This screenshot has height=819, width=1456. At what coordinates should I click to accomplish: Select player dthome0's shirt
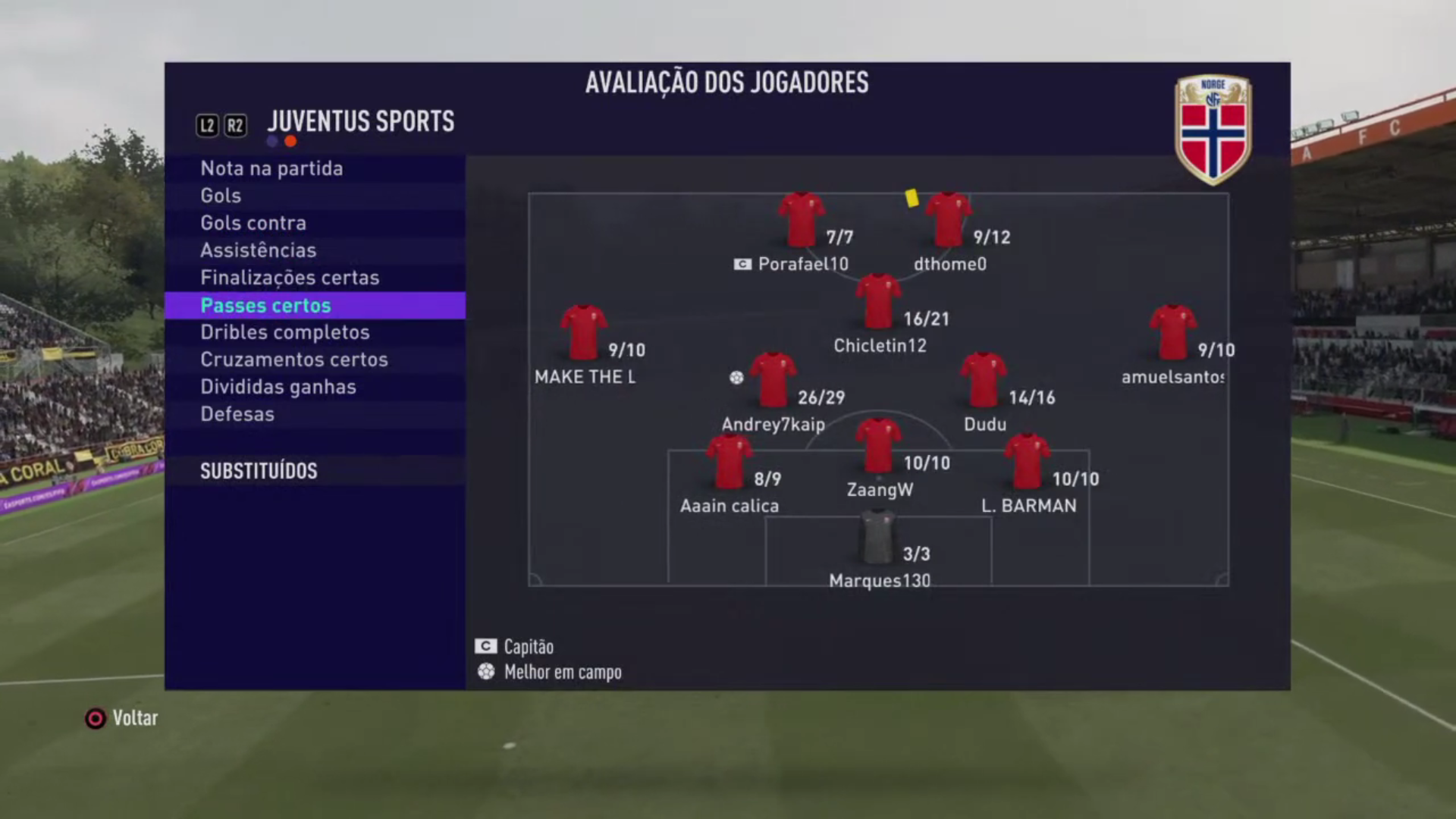click(948, 220)
